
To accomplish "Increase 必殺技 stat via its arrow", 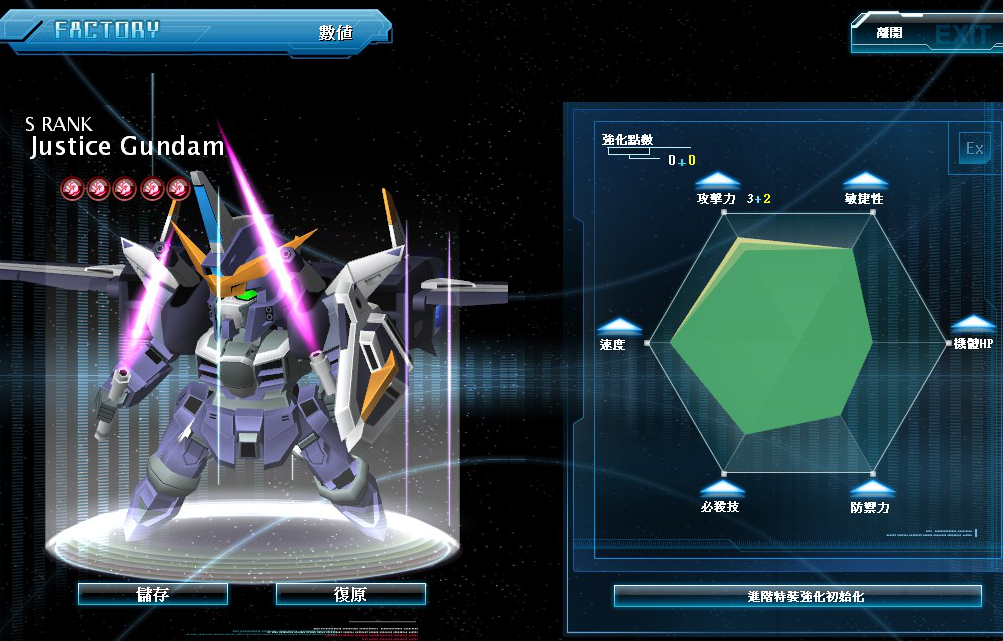I will [720, 489].
